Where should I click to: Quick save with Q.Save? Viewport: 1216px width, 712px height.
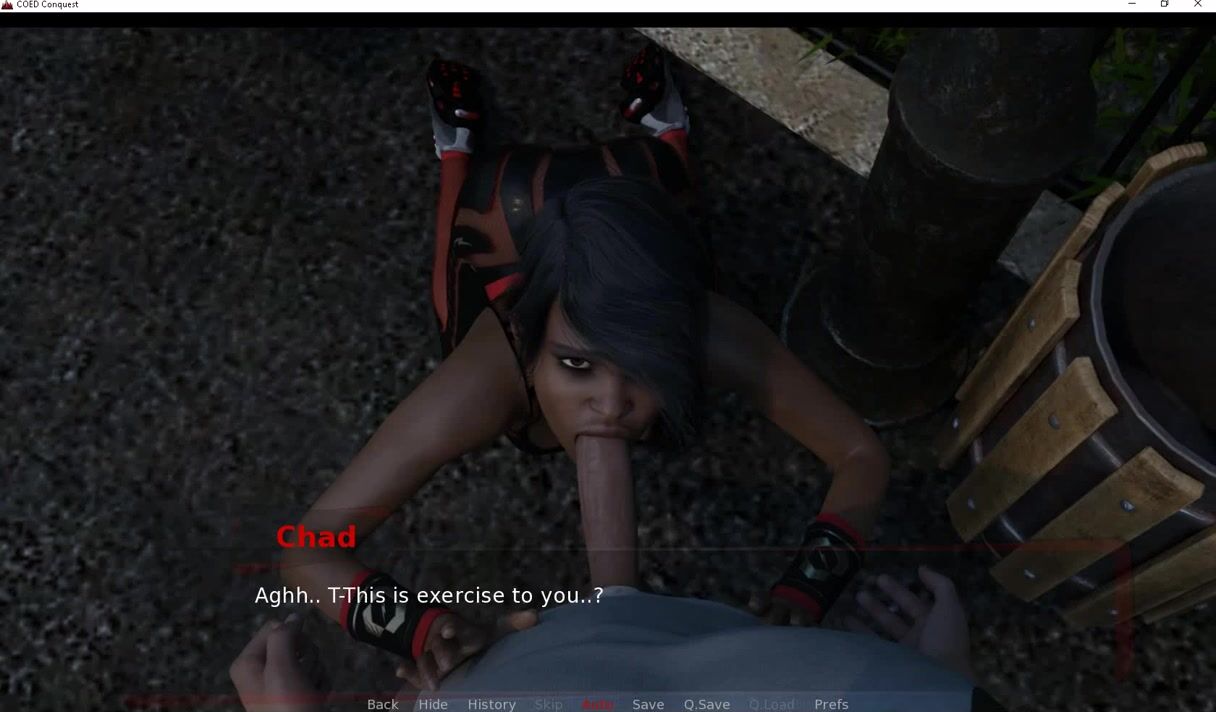coord(706,704)
